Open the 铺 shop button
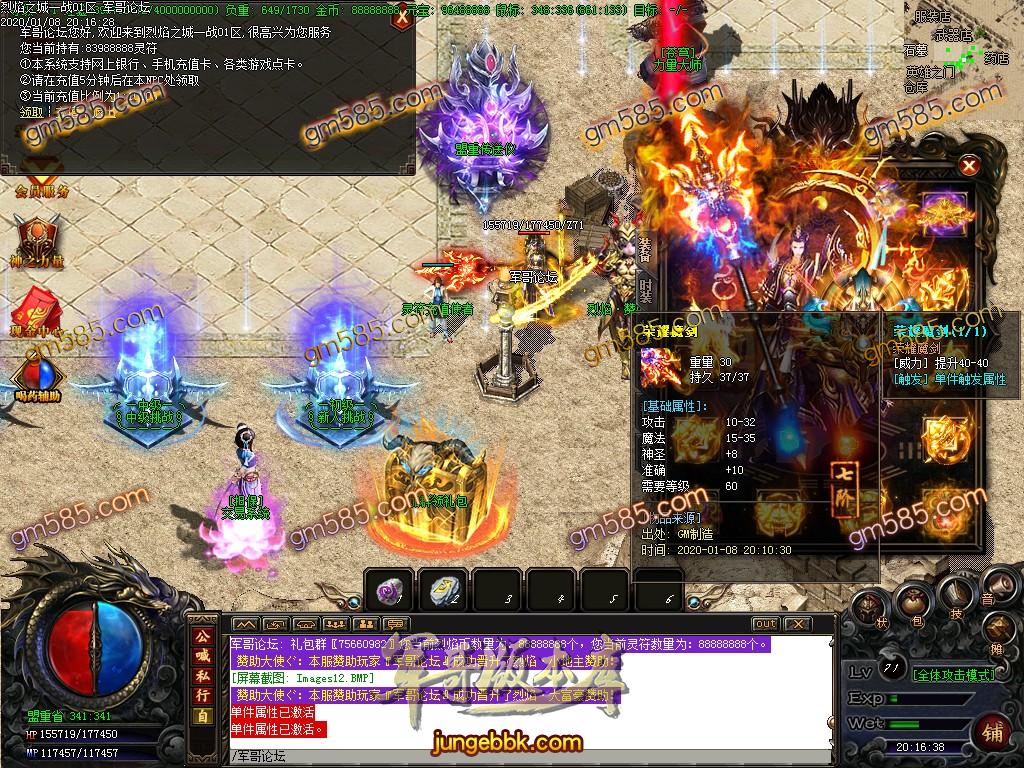This screenshot has height=768, width=1024. (994, 730)
